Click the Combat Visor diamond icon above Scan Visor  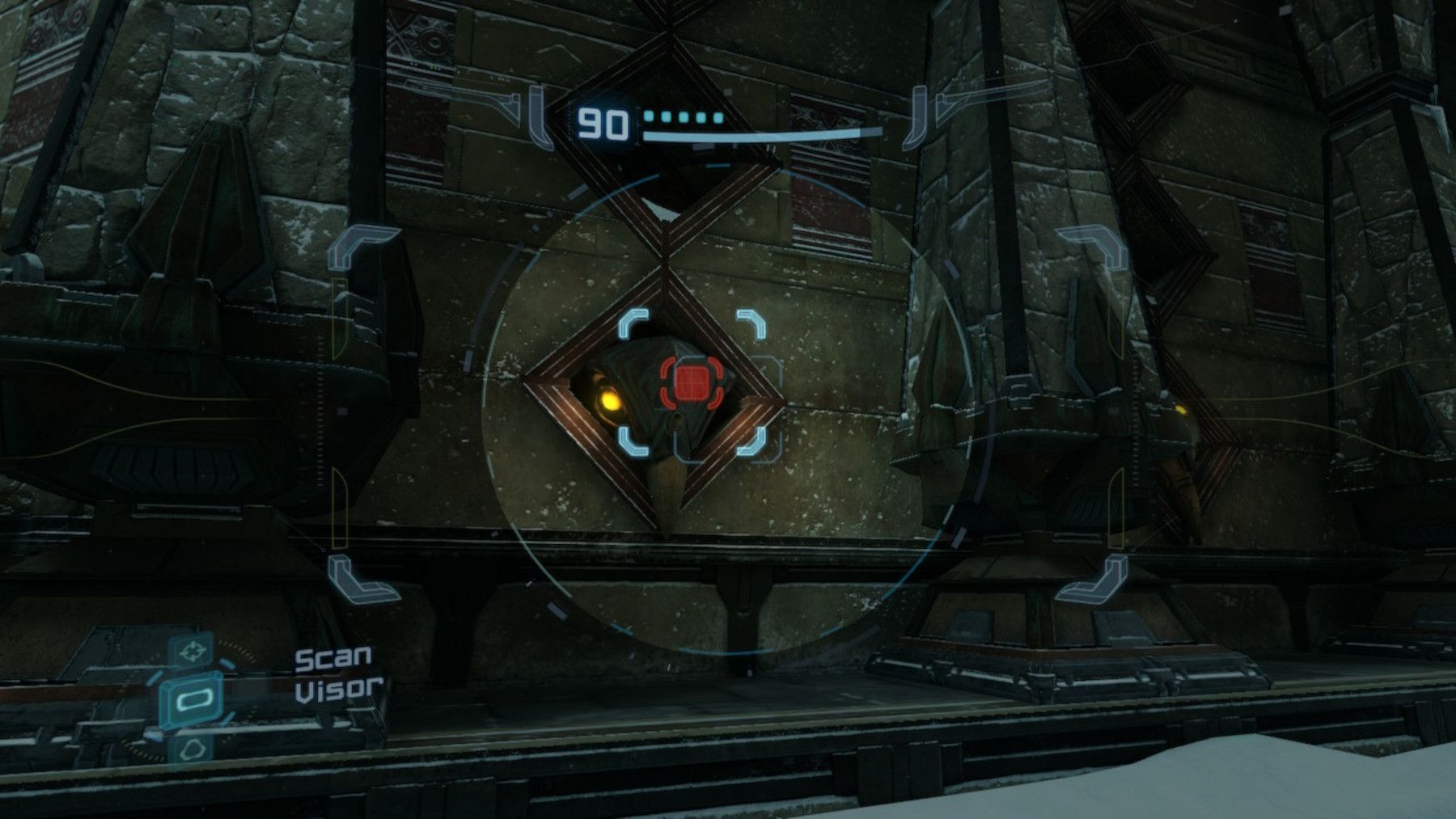[193, 649]
